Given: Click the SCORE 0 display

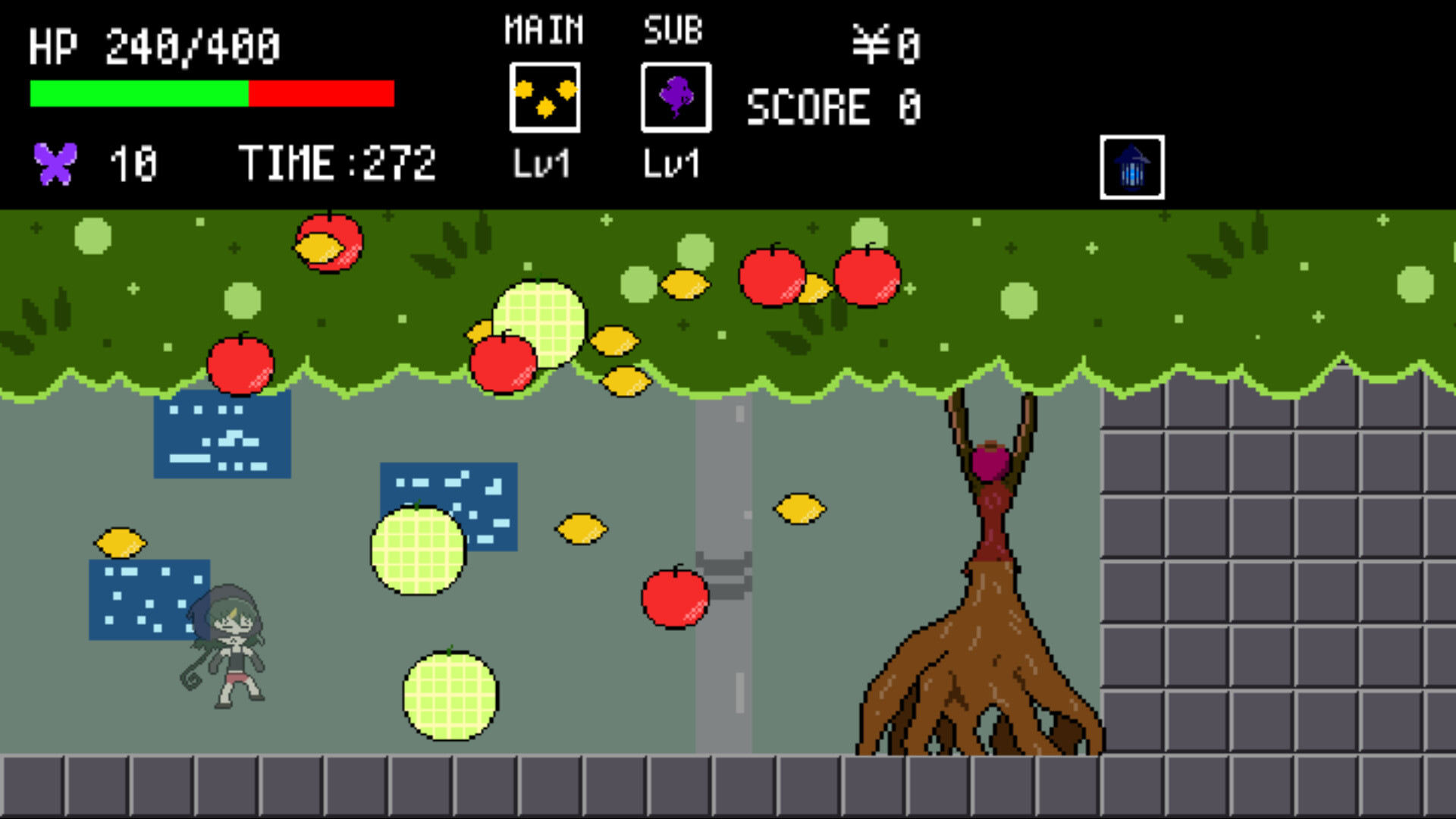Looking at the screenshot, I should tap(834, 106).
